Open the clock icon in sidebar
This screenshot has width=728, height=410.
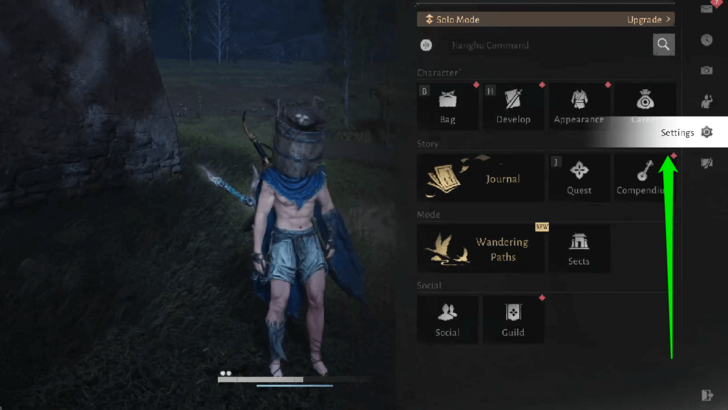[707, 40]
